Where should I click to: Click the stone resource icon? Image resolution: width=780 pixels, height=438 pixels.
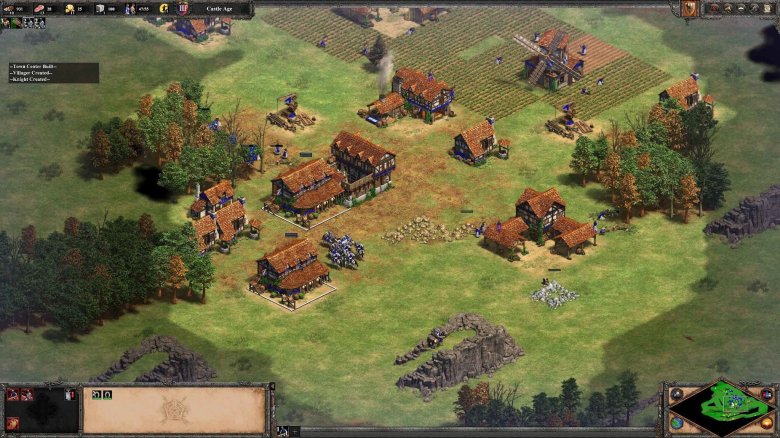click(x=99, y=8)
